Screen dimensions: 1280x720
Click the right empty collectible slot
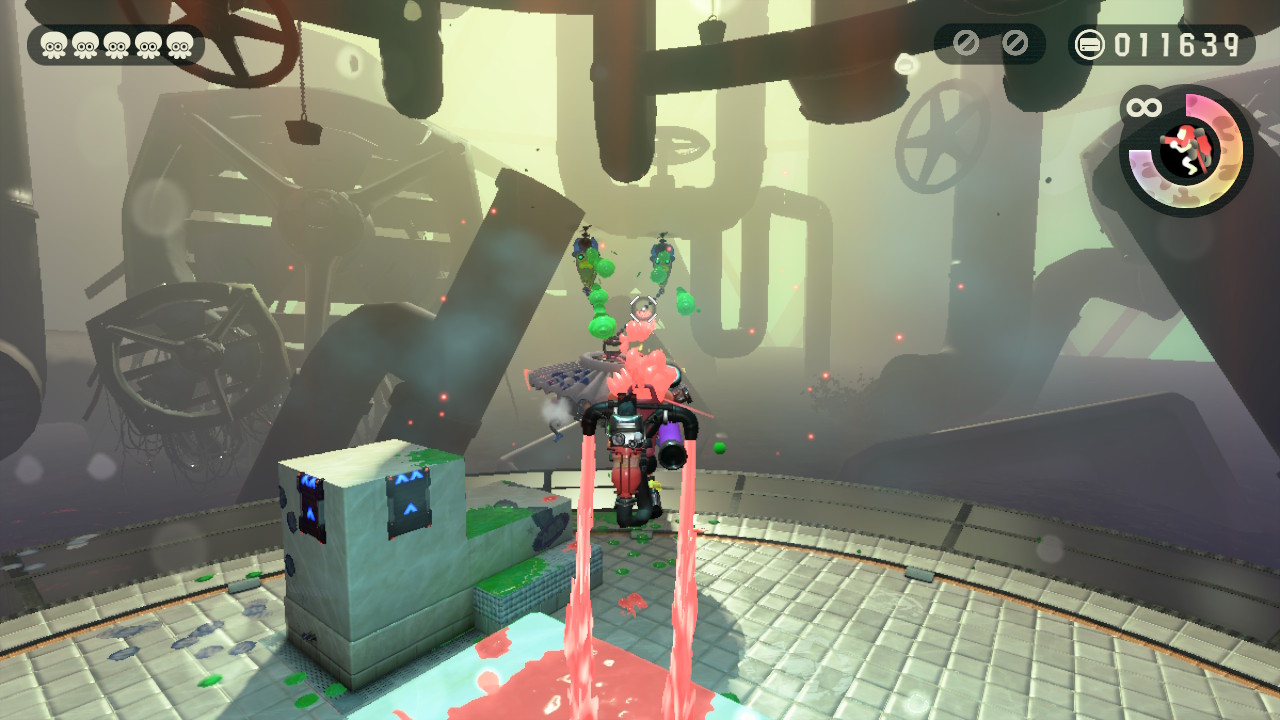click(1015, 44)
